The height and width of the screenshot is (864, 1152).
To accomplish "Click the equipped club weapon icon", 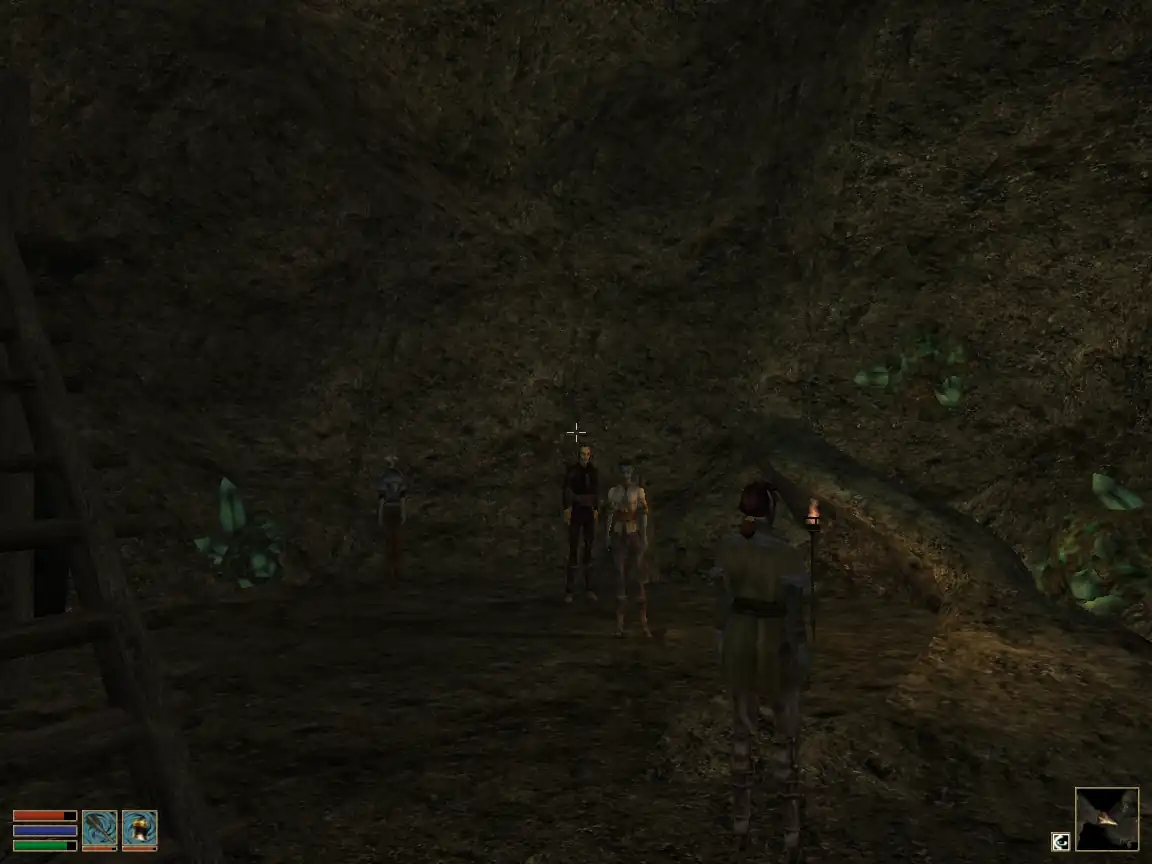I will pyautogui.click(x=99, y=830).
